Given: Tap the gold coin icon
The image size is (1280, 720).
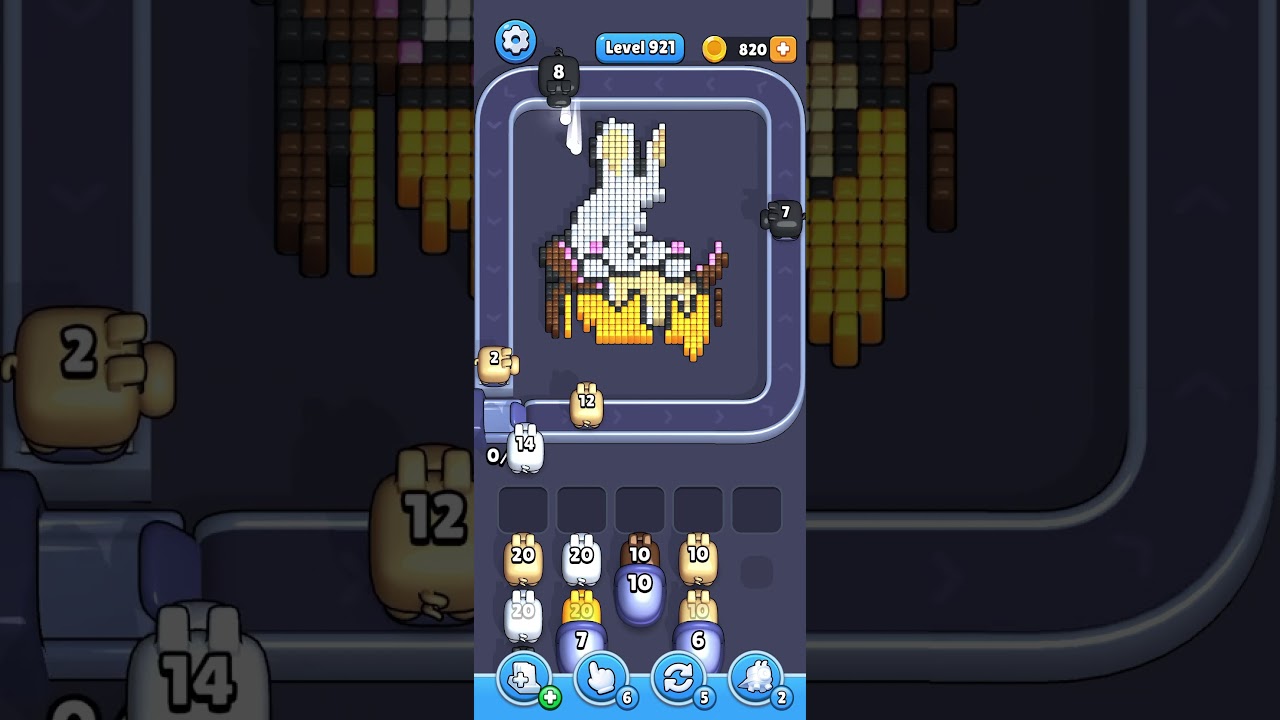Looking at the screenshot, I should [x=713, y=48].
